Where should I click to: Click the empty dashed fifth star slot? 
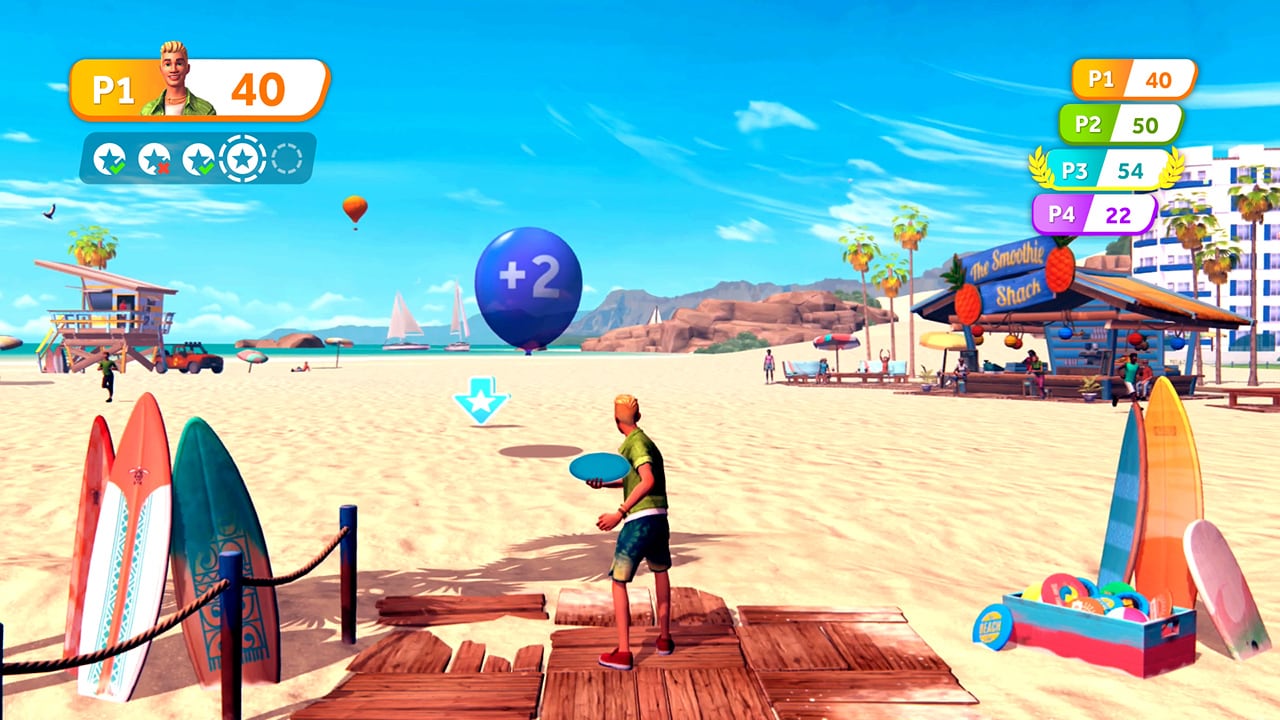[x=285, y=158]
